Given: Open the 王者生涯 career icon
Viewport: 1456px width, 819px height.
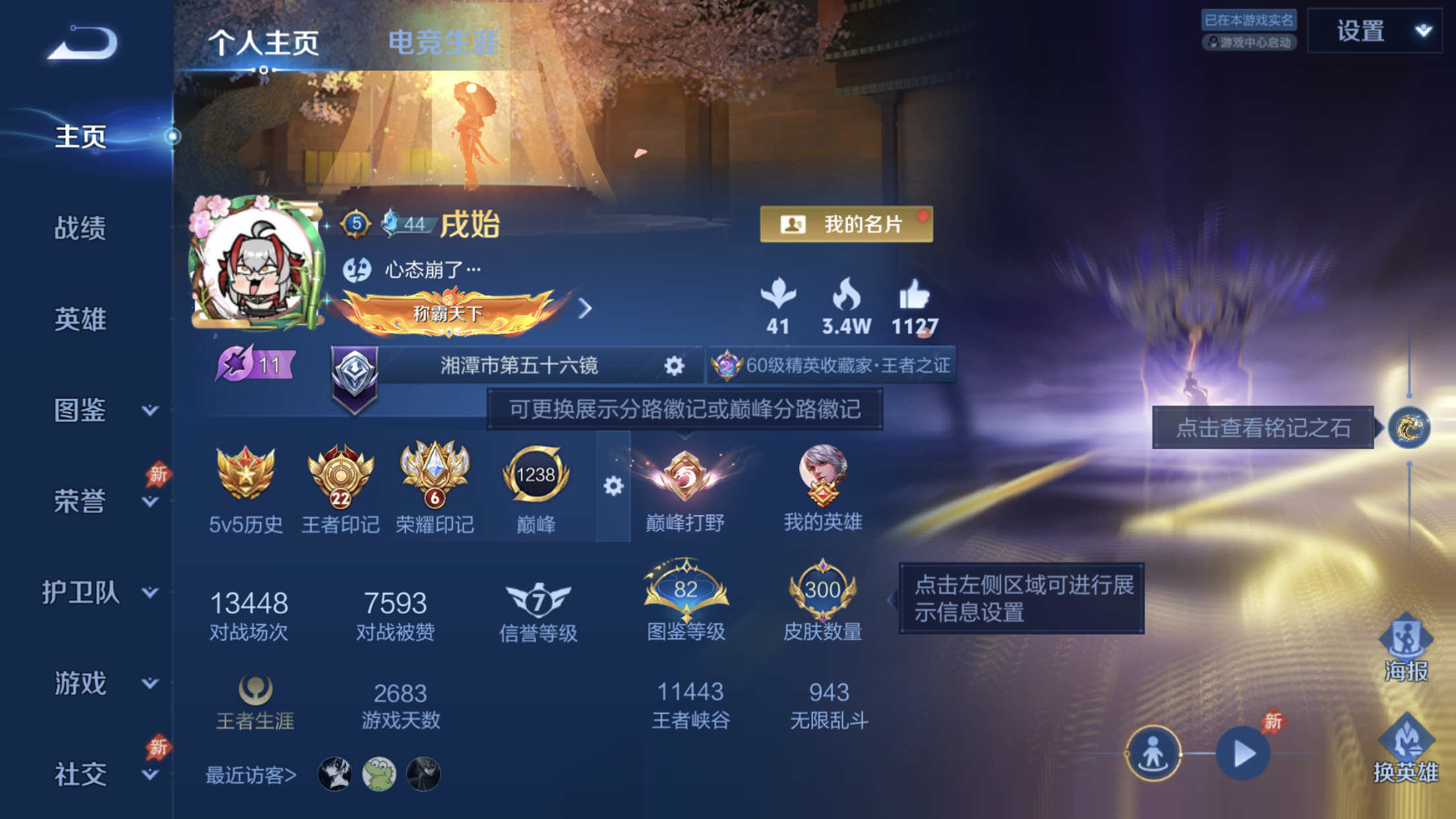Looking at the screenshot, I should (x=257, y=688).
